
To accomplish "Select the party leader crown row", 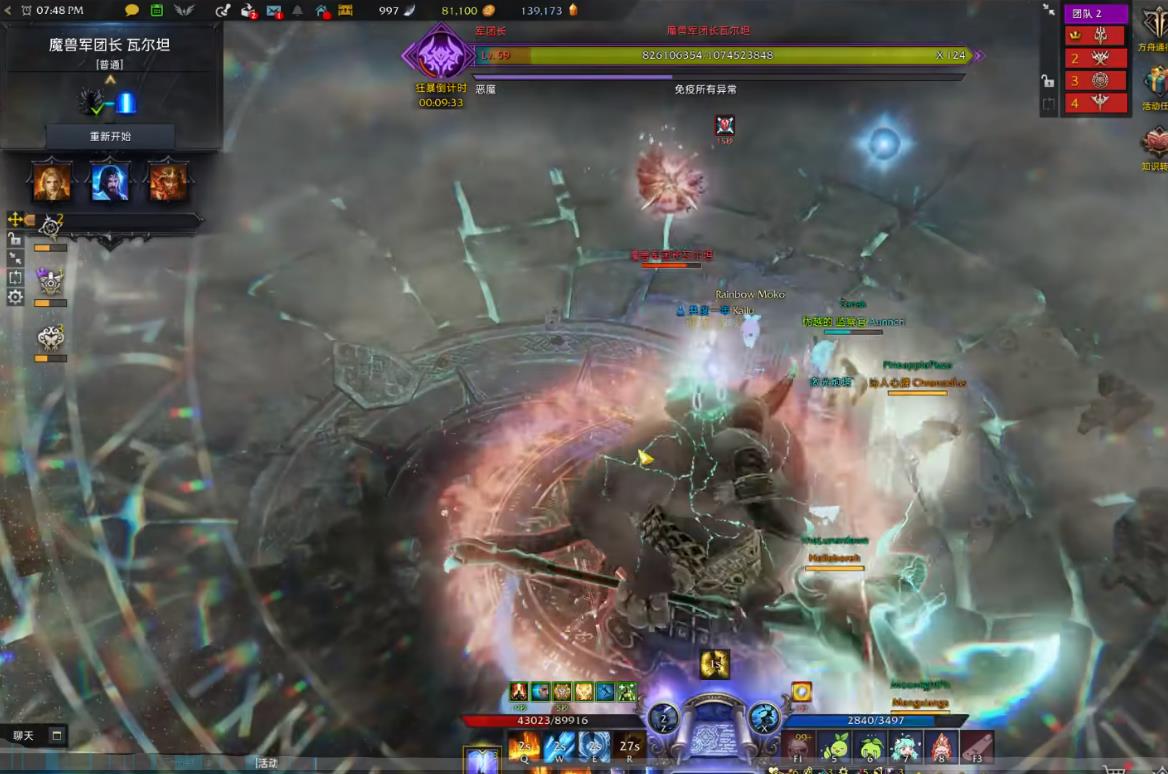I will [x=1095, y=35].
